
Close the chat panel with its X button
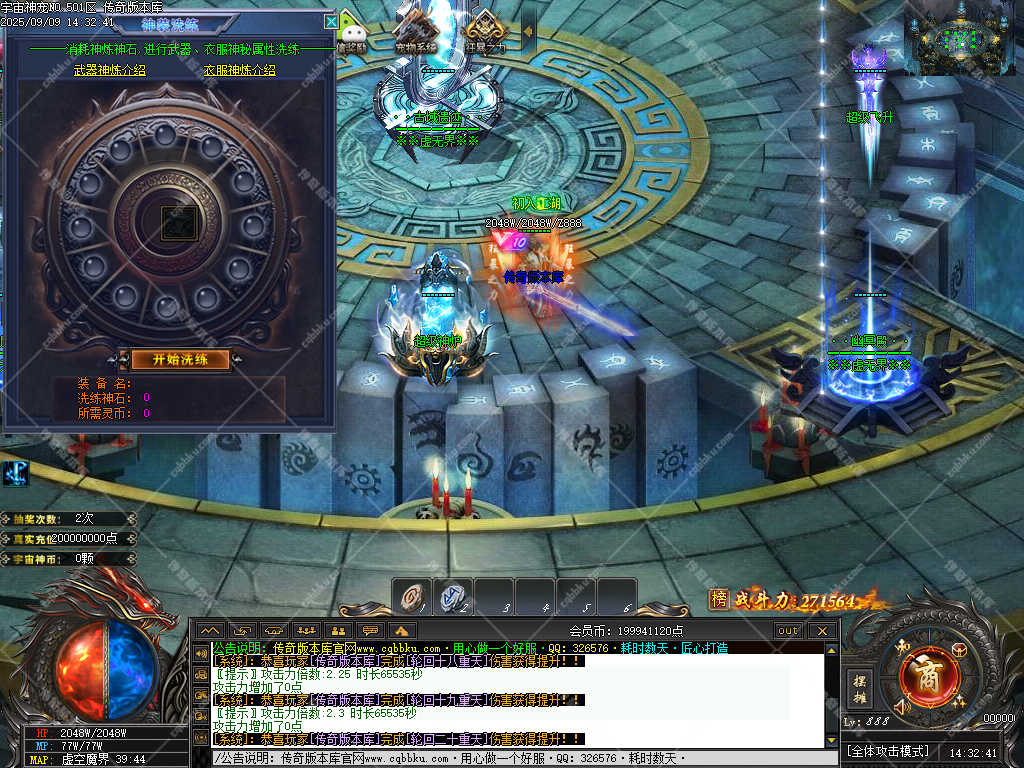(822, 631)
